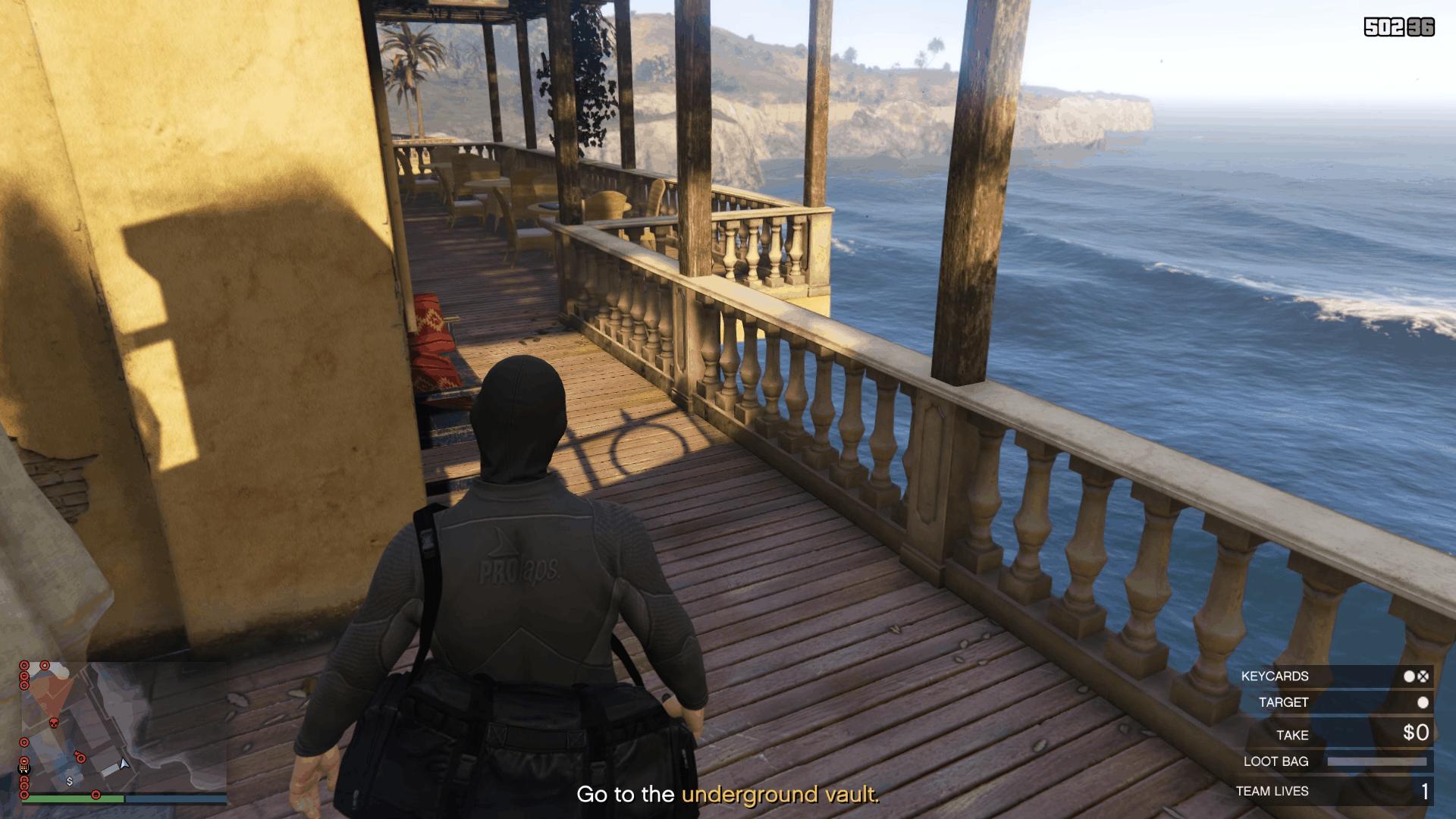Click the KEYCARDS label
This screenshot has width=1456, height=819.
(1276, 676)
